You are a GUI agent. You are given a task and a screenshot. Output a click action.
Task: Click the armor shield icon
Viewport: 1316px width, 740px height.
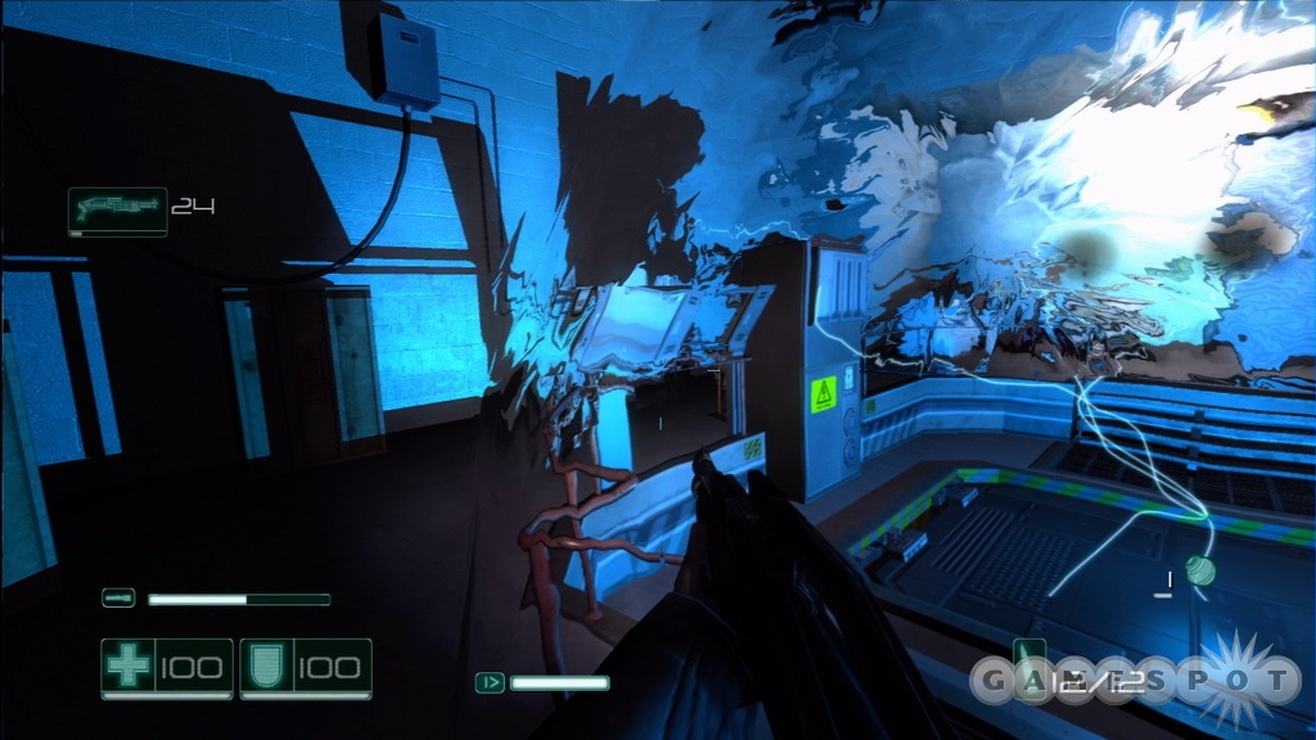[264, 665]
